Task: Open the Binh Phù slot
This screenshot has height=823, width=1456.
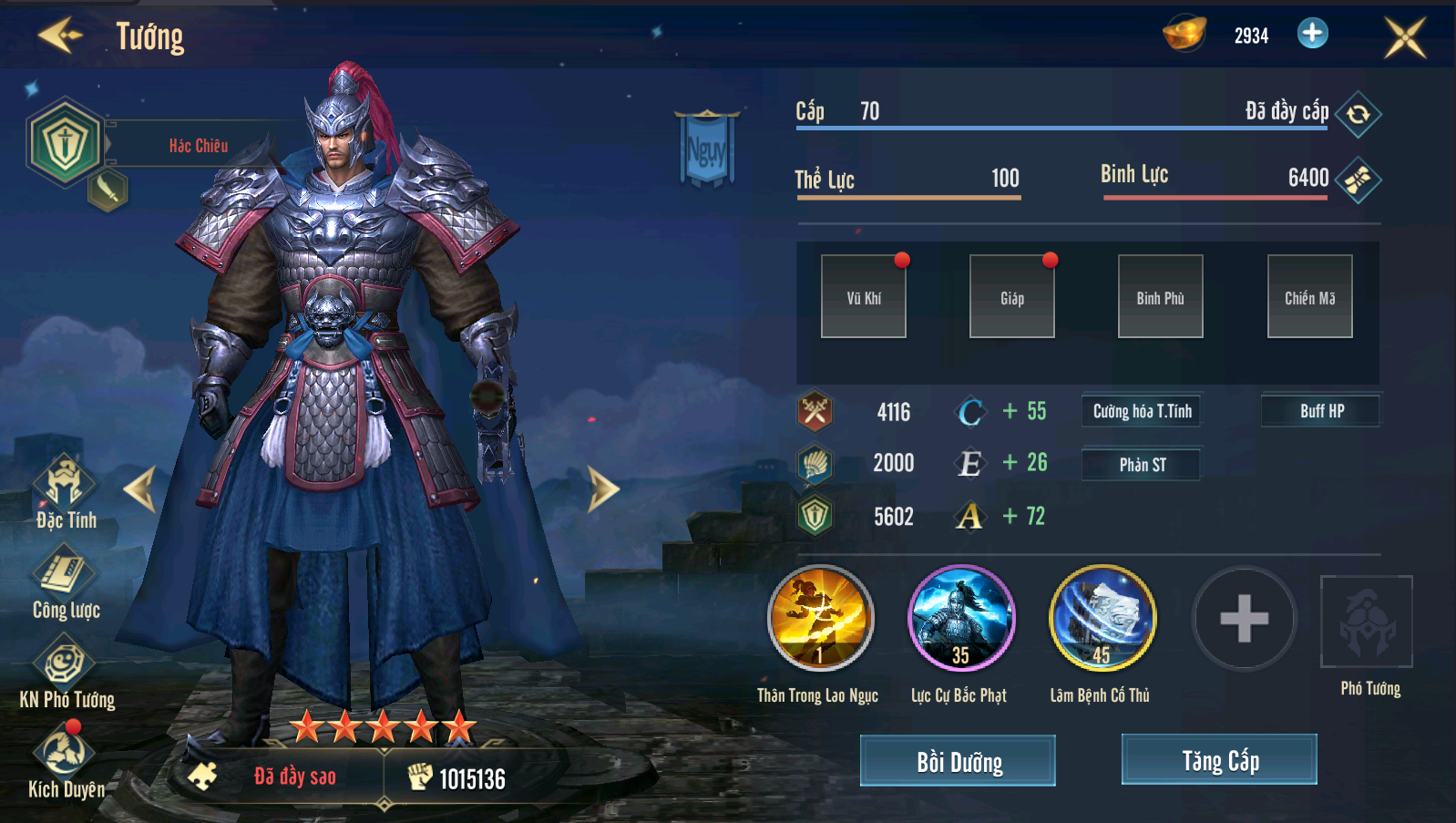Action: point(1160,296)
